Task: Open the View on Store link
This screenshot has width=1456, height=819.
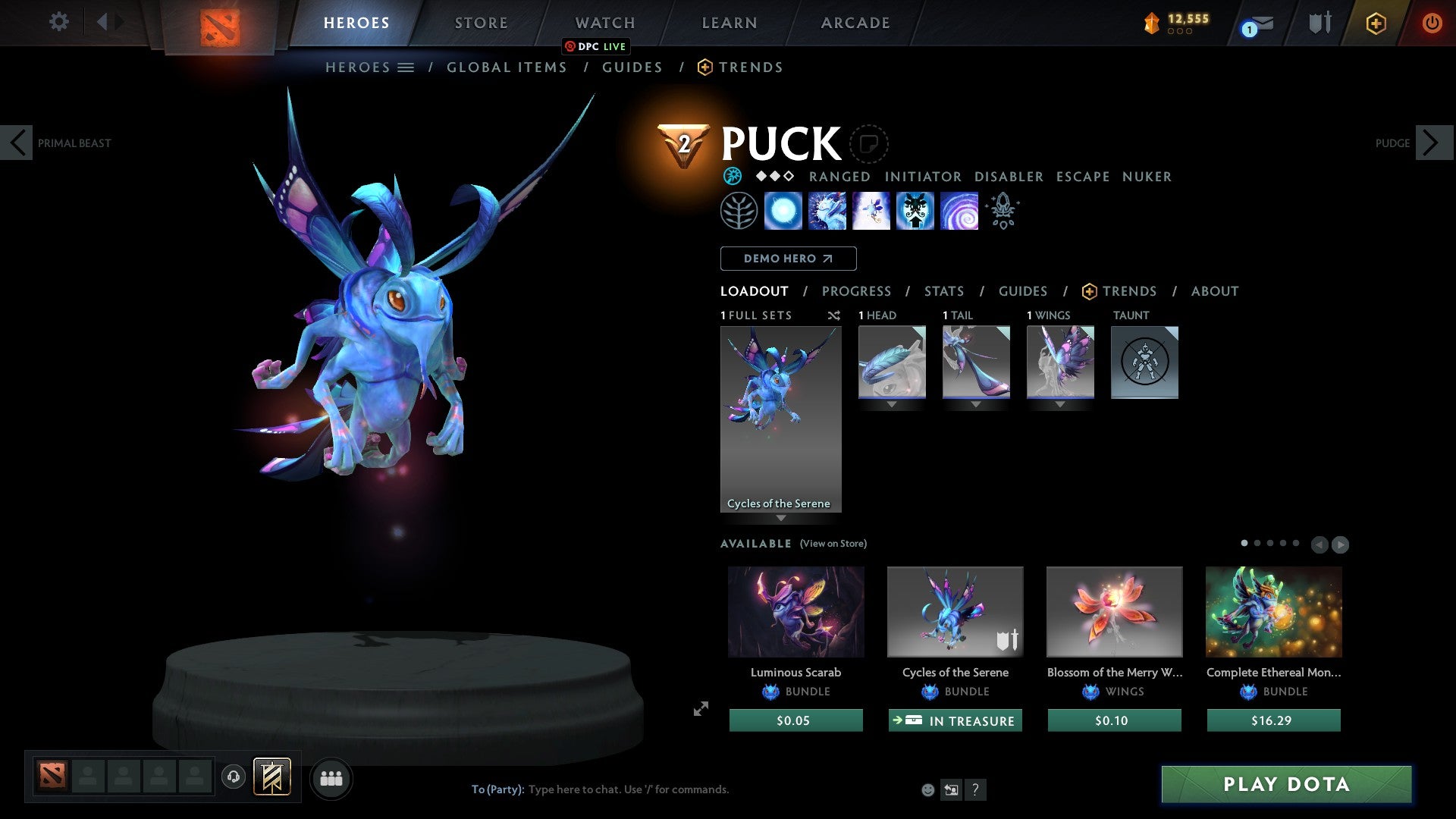Action: click(833, 544)
